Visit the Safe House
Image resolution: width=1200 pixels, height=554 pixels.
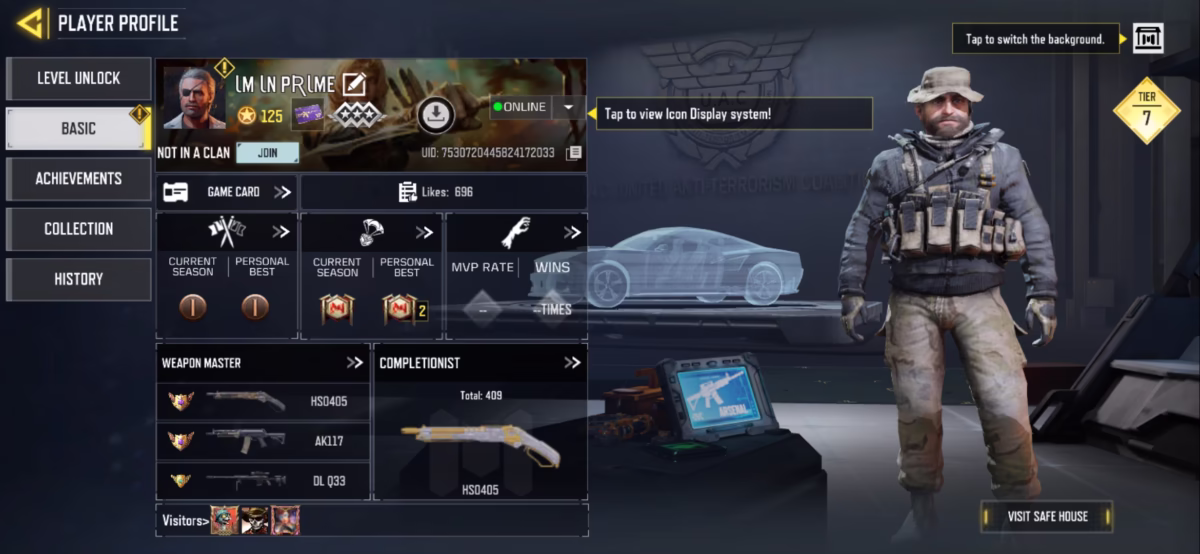(1046, 516)
